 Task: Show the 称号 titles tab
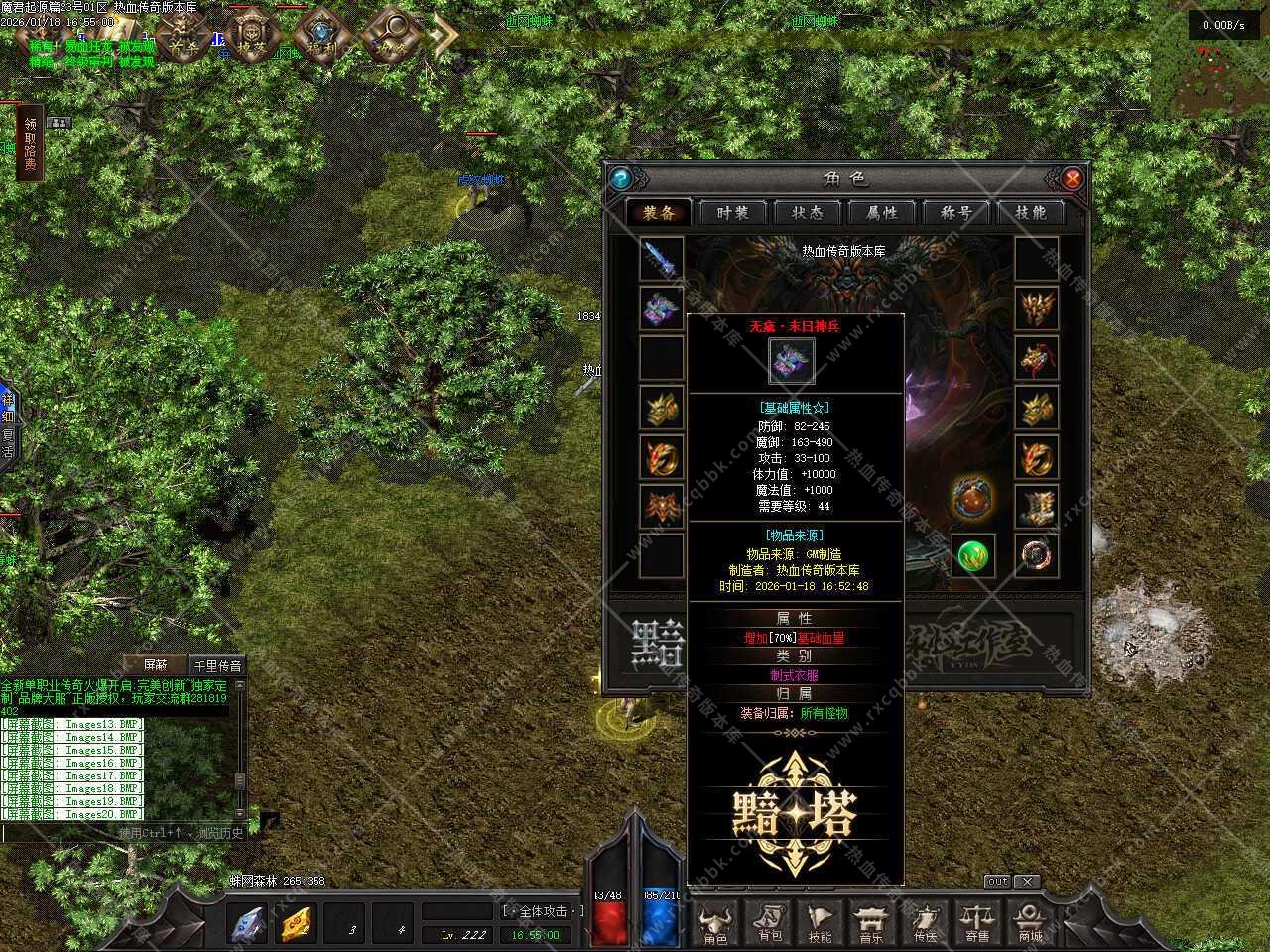click(x=955, y=213)
